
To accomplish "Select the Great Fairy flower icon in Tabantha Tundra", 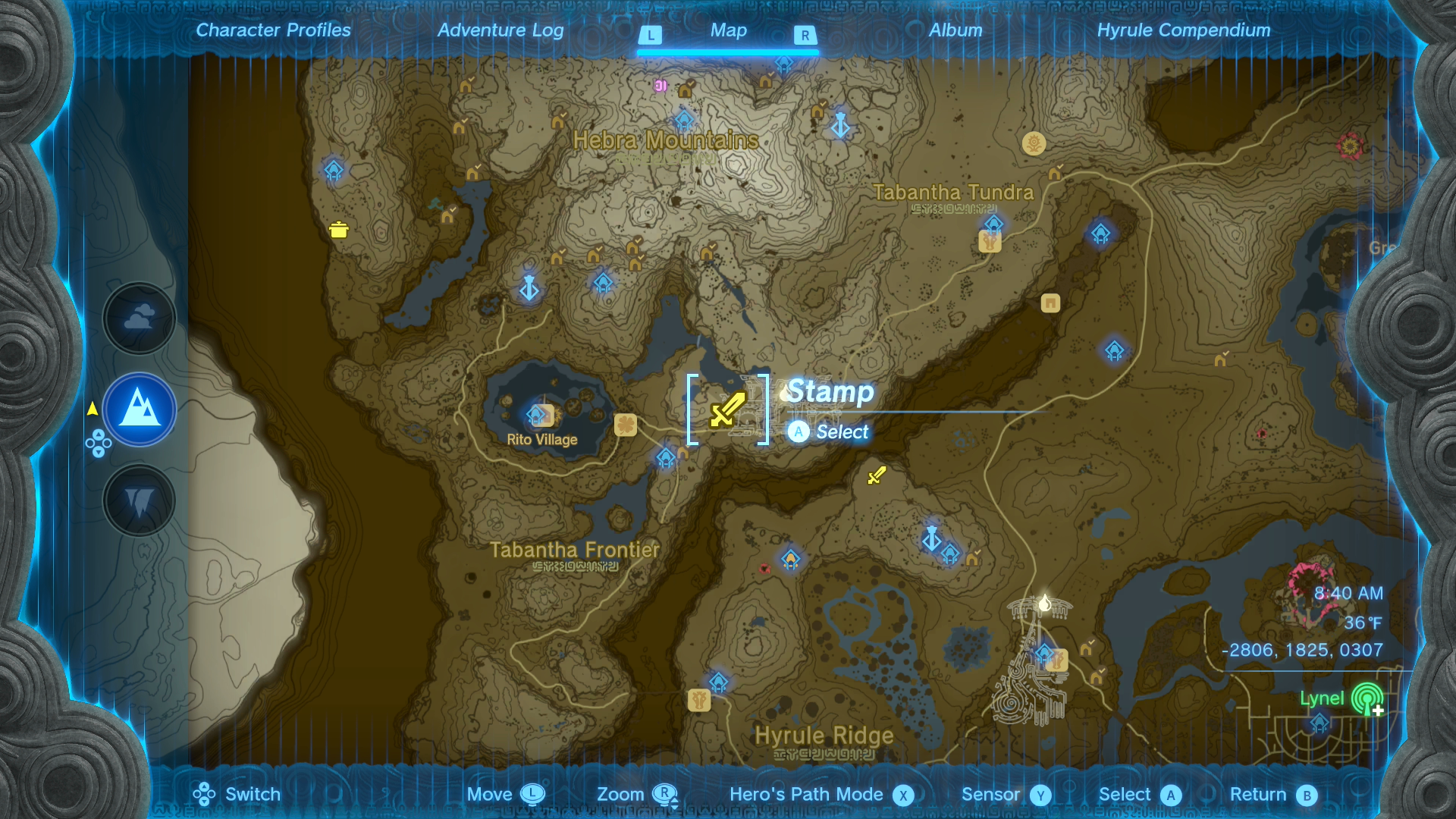I will [1033, 144].
